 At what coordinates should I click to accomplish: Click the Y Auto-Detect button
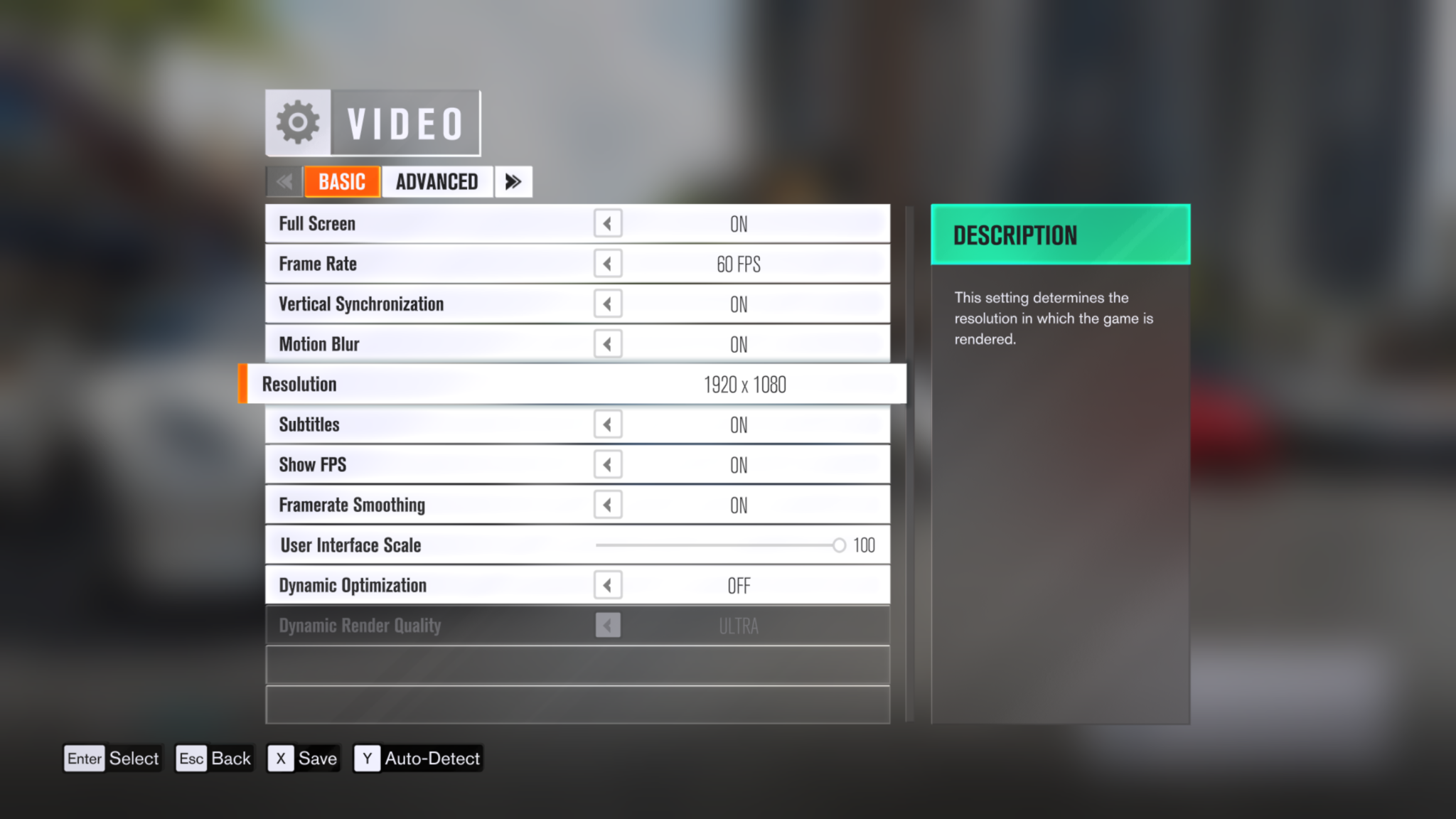click(418, 758)
